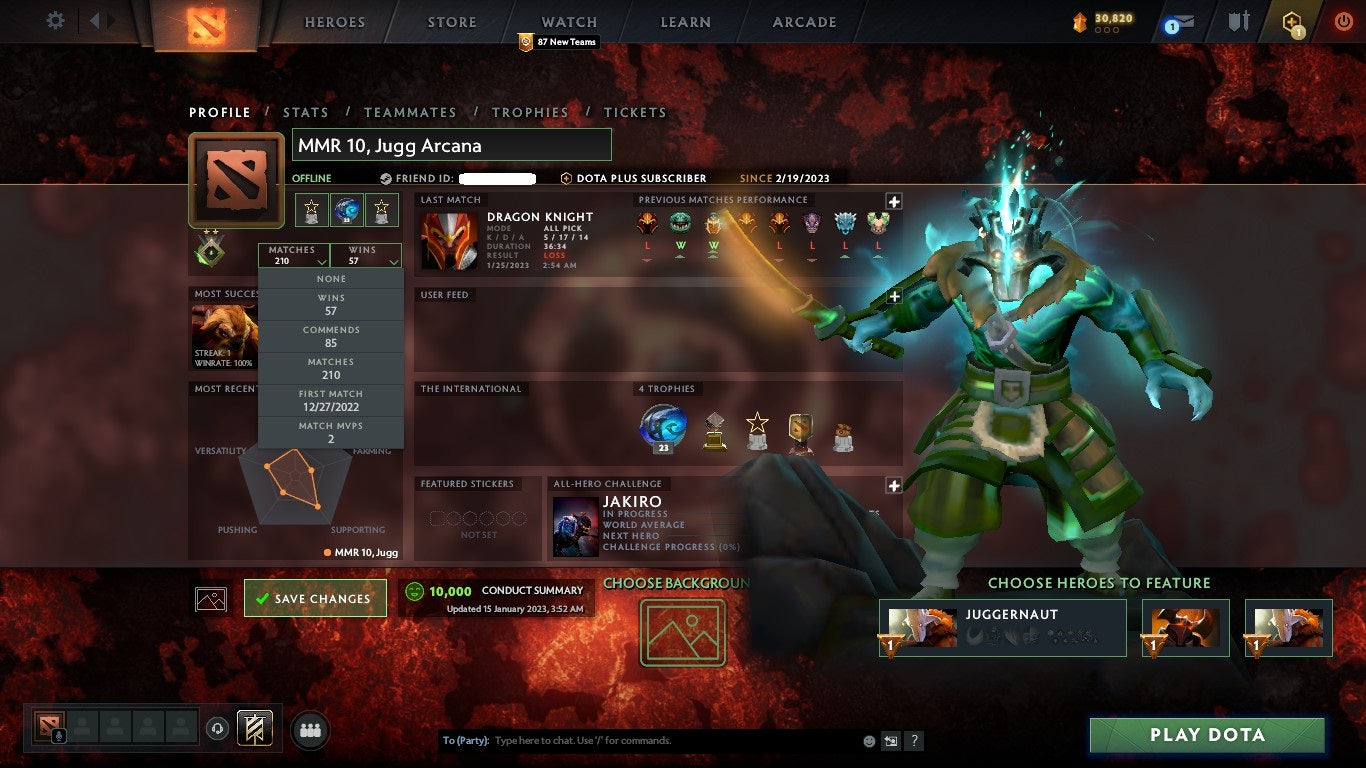Open the WATCH menu in the top bar
The image size is (1366, 768).
click(x=568, y=21)
